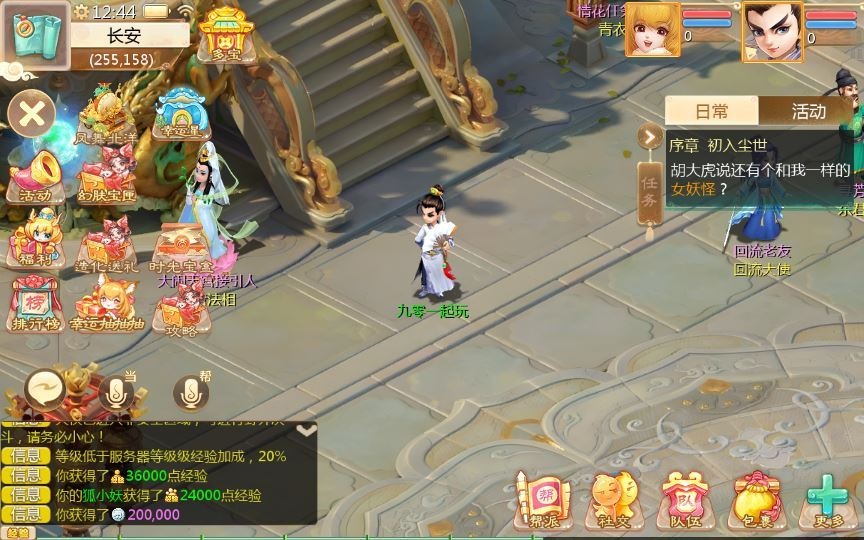Open the 活动 horn activities icon

click(x=36, y=174)
